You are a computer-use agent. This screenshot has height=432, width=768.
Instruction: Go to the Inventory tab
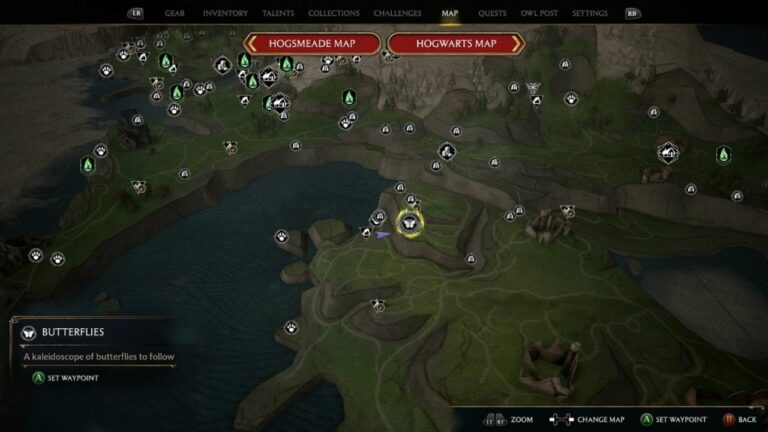225,14
